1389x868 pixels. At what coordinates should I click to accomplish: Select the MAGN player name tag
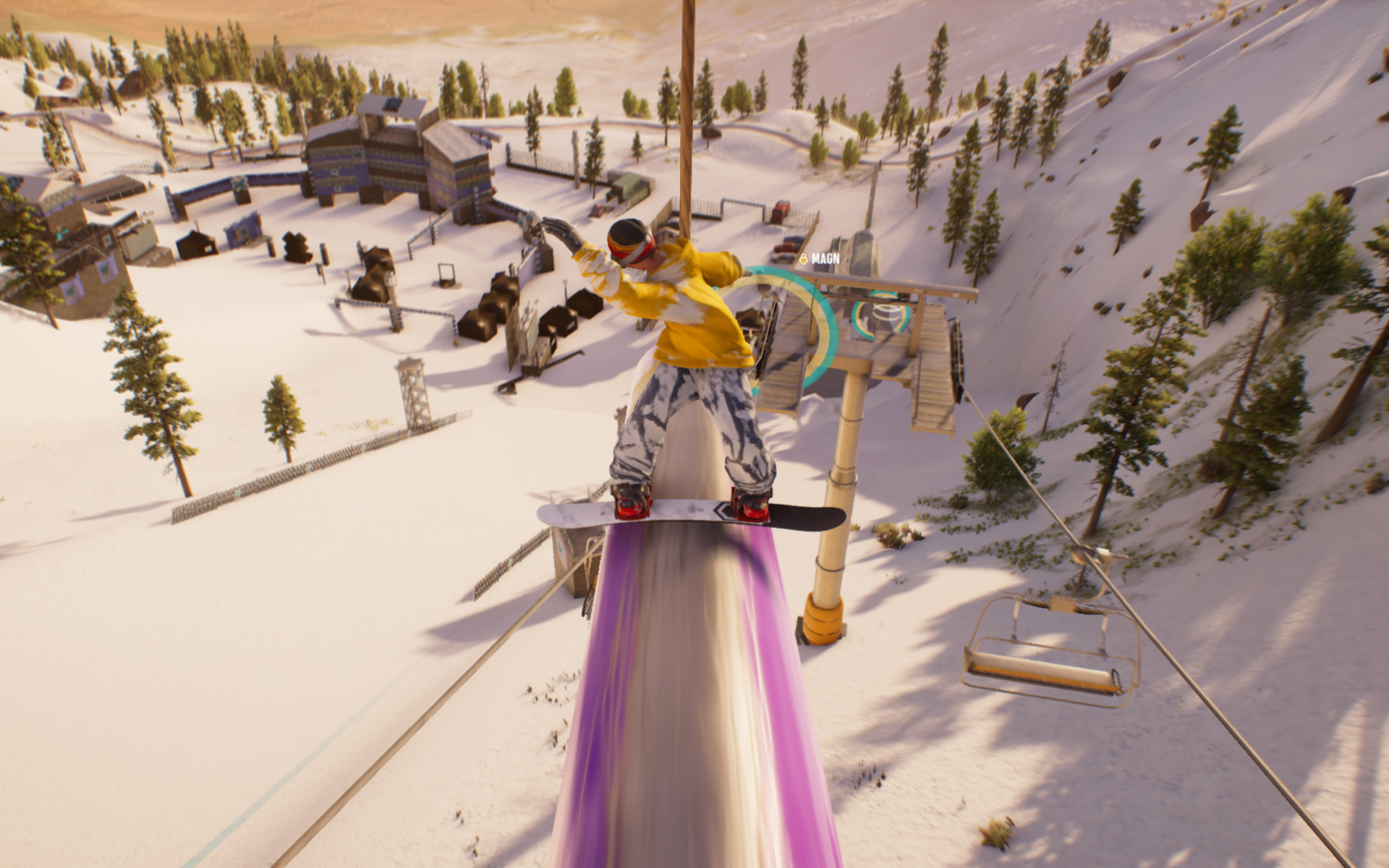click(820, 258)
